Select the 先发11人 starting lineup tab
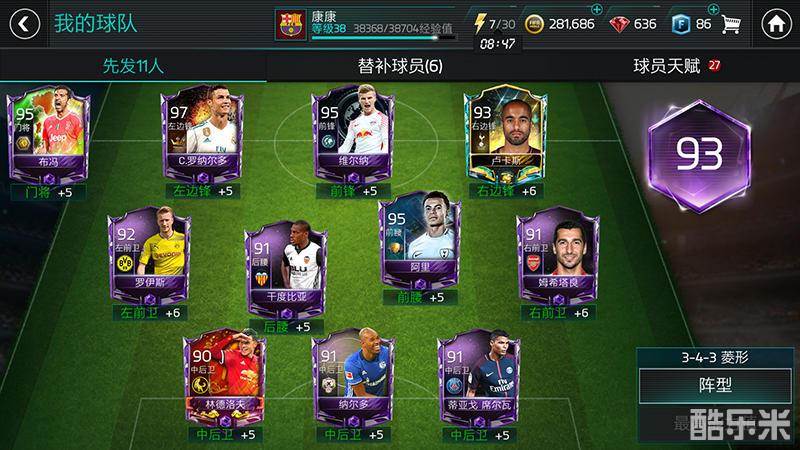Screen dimensions: 800x450 133,66
